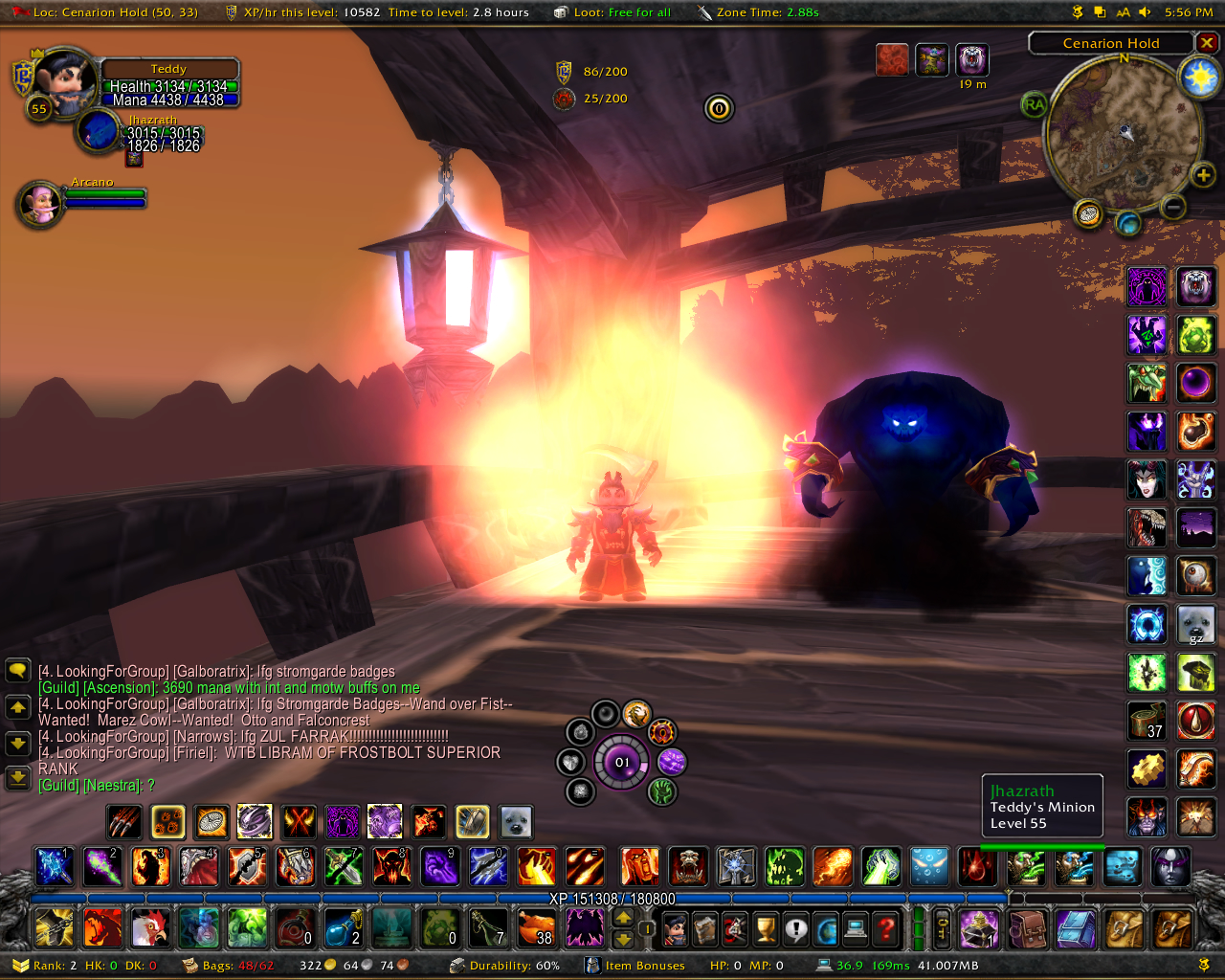Open the golden chalice Talents button
The image size is (1225, 980).
click(766, 927)
